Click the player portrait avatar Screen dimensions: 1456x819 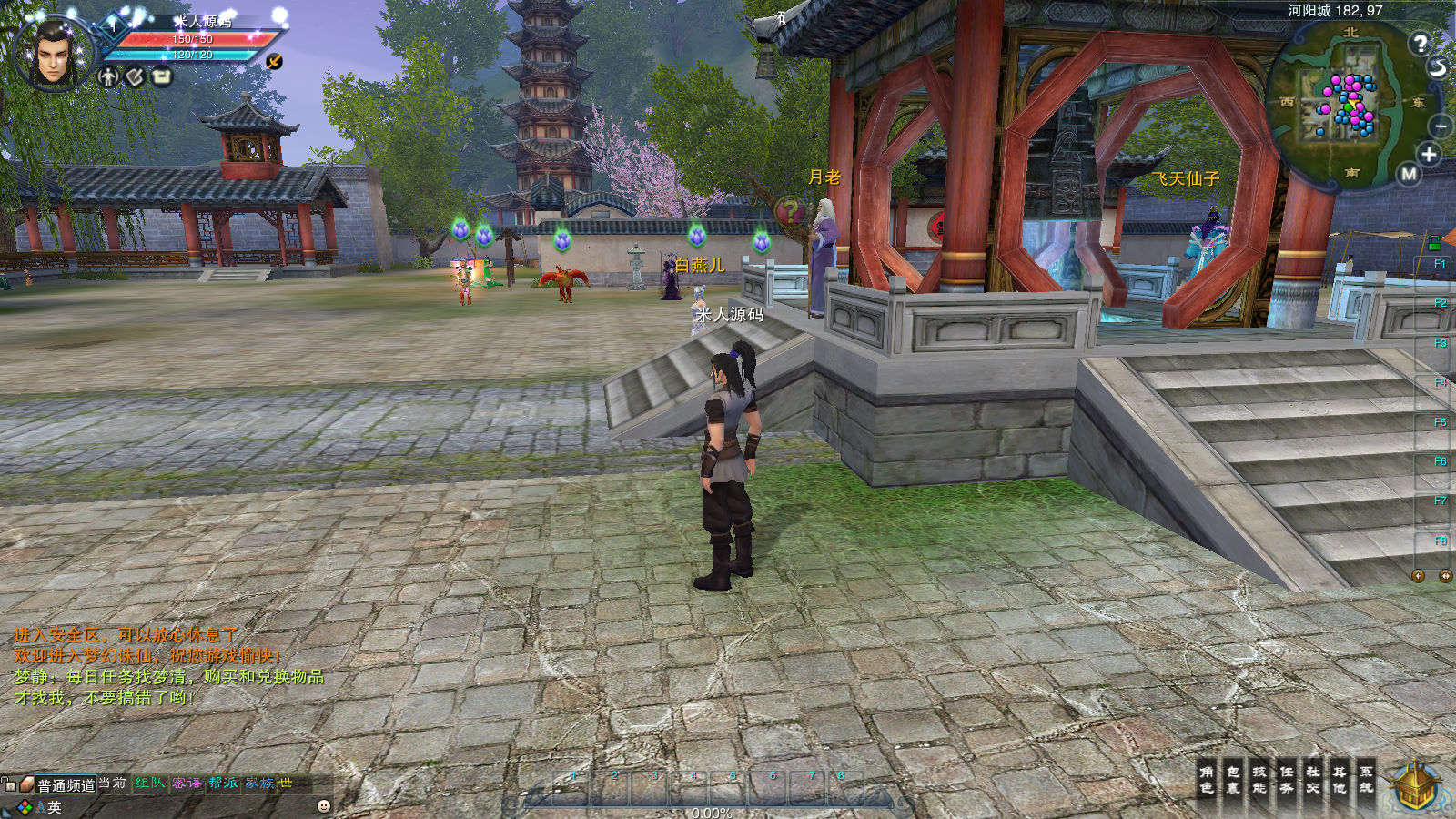click(53, 53)
